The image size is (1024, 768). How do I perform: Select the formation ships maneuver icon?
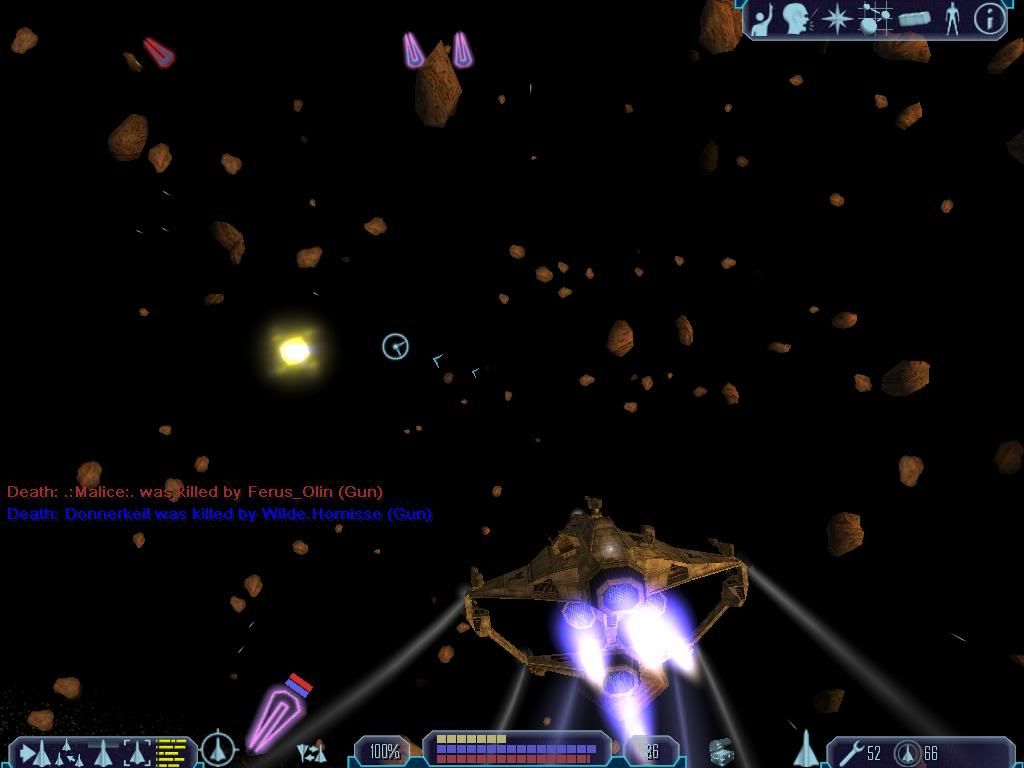click(x=65, y=751)
